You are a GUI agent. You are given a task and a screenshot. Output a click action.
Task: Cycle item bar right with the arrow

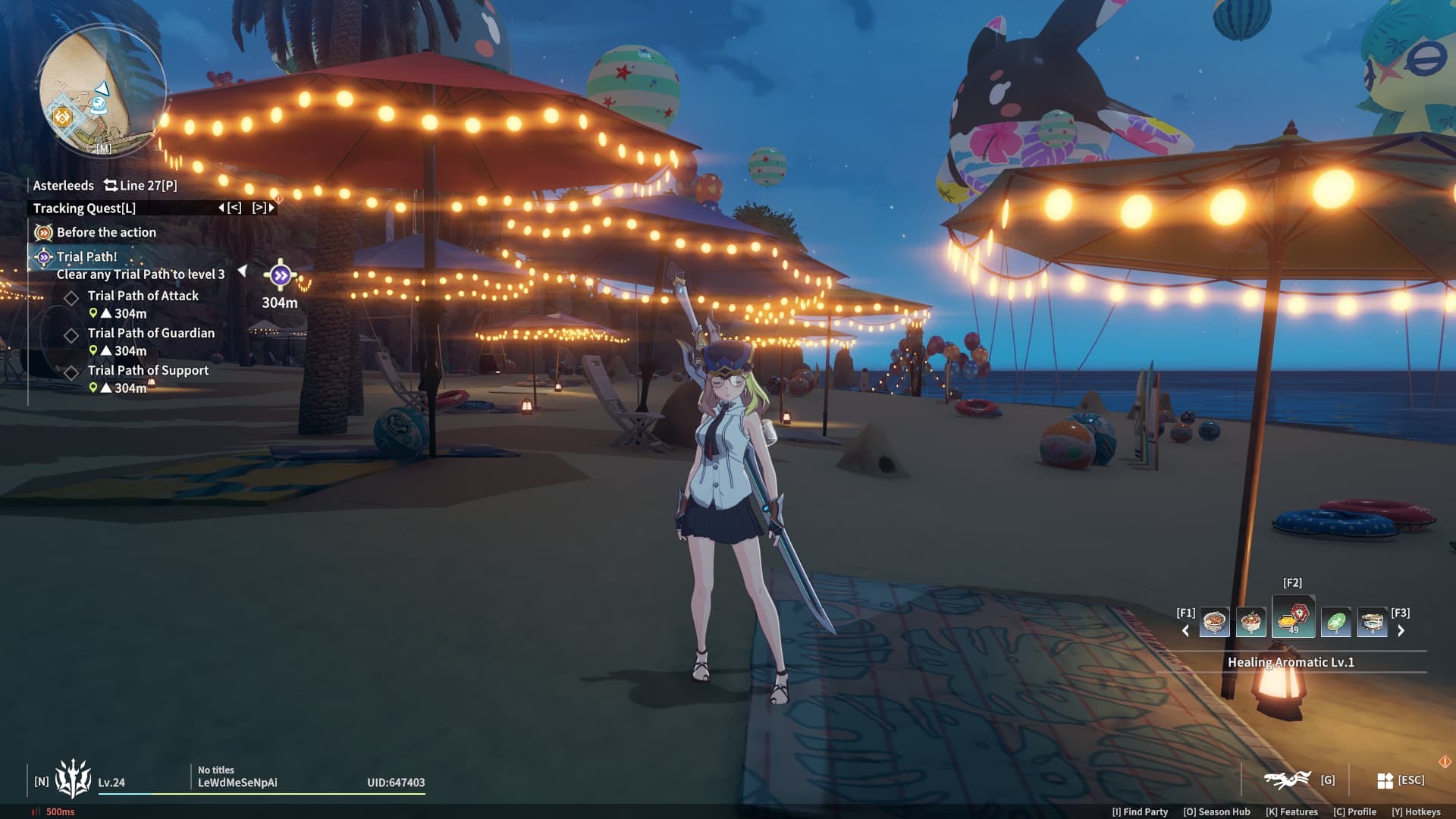1401,631
